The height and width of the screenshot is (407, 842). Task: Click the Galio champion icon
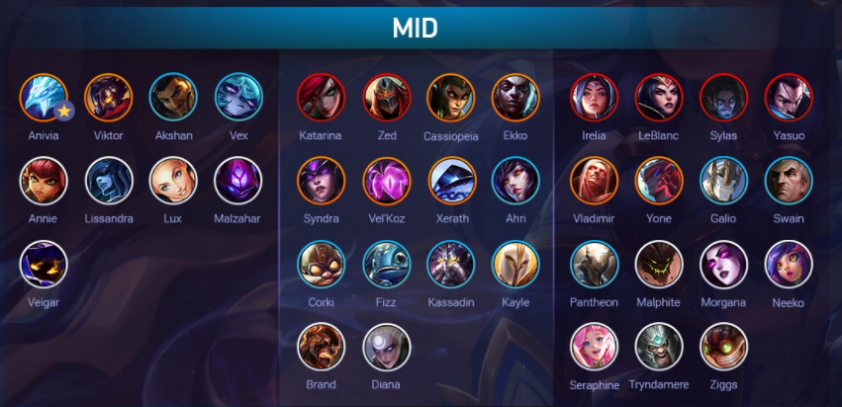723,181
